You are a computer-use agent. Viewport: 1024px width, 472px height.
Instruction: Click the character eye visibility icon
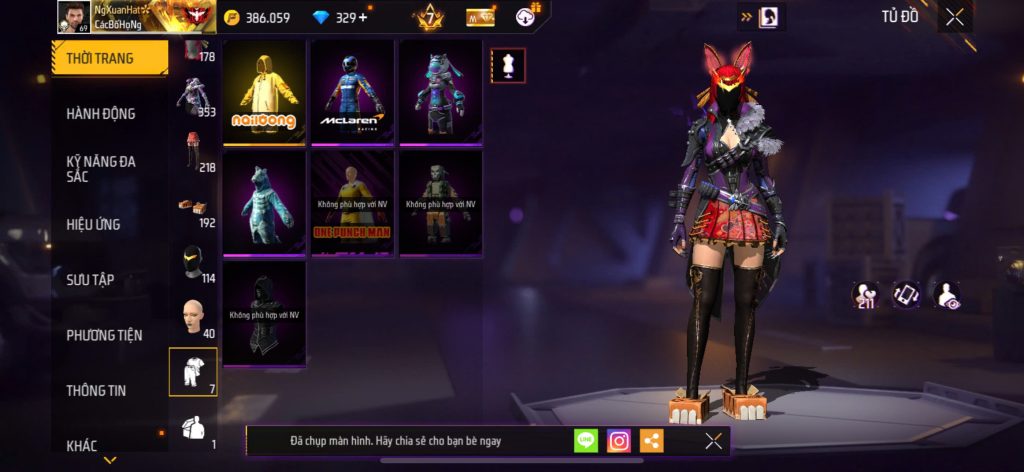[x=946, y=294]
